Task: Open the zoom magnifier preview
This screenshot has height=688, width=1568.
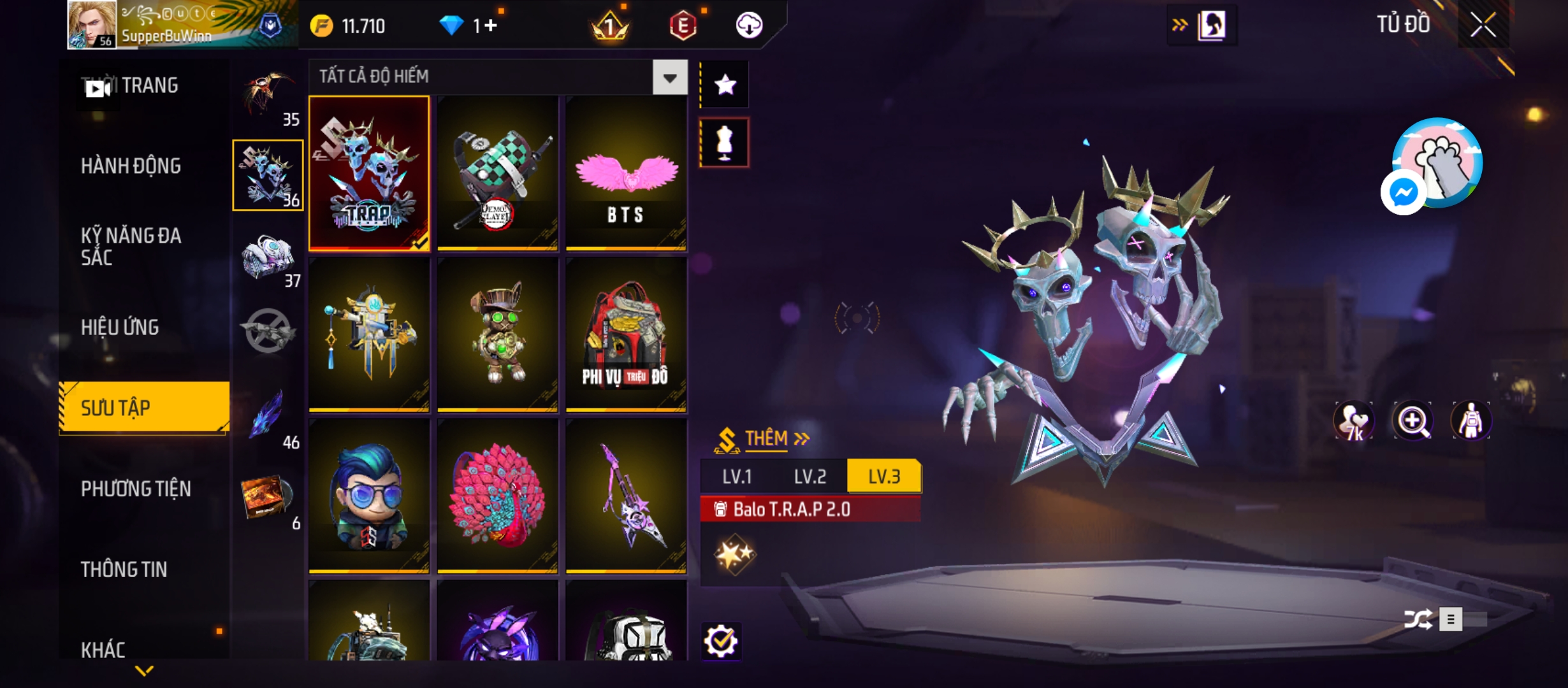Action: point(1412,421)
